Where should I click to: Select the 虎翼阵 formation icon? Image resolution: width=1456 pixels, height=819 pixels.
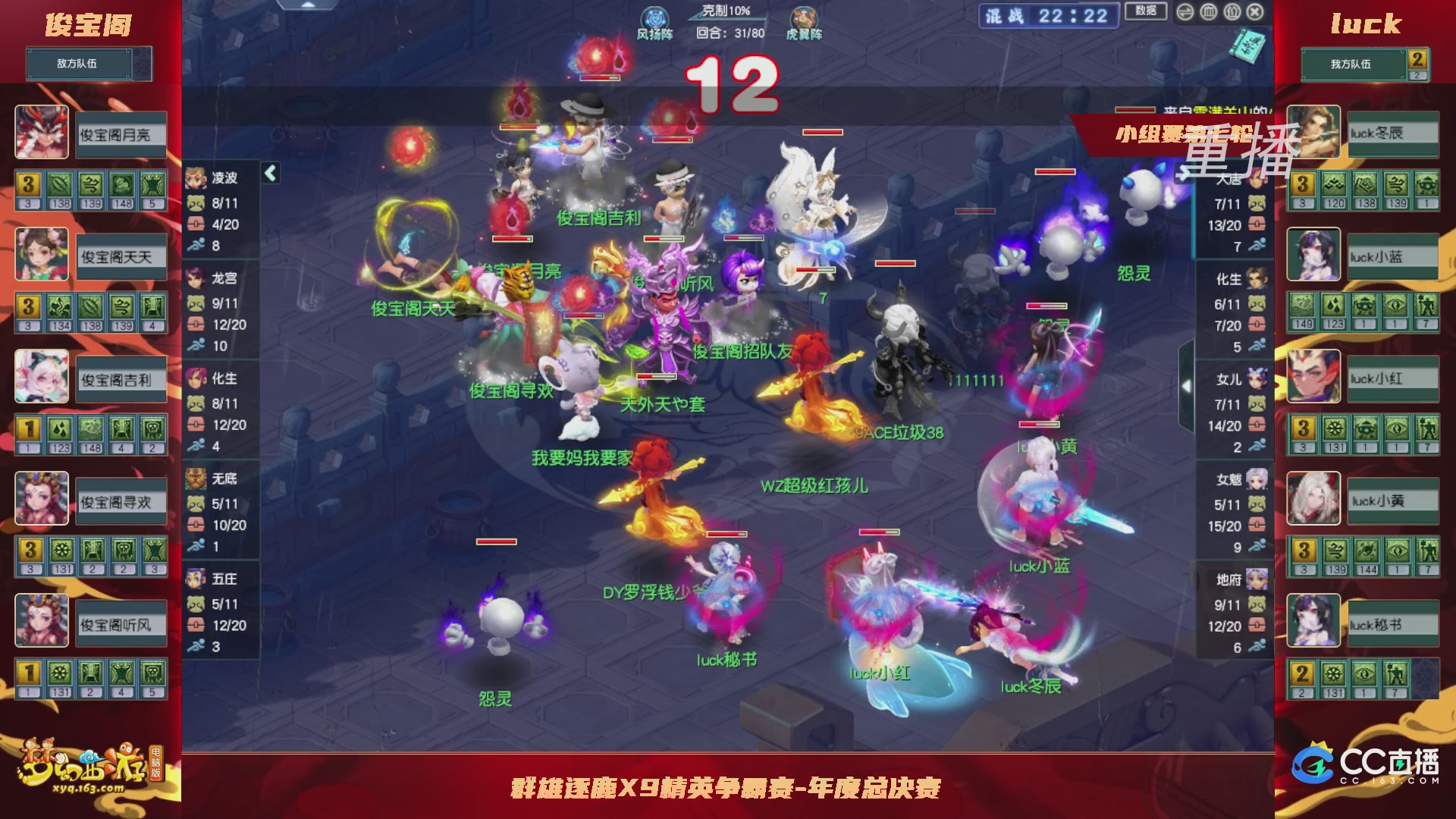(x=805, y=17)
